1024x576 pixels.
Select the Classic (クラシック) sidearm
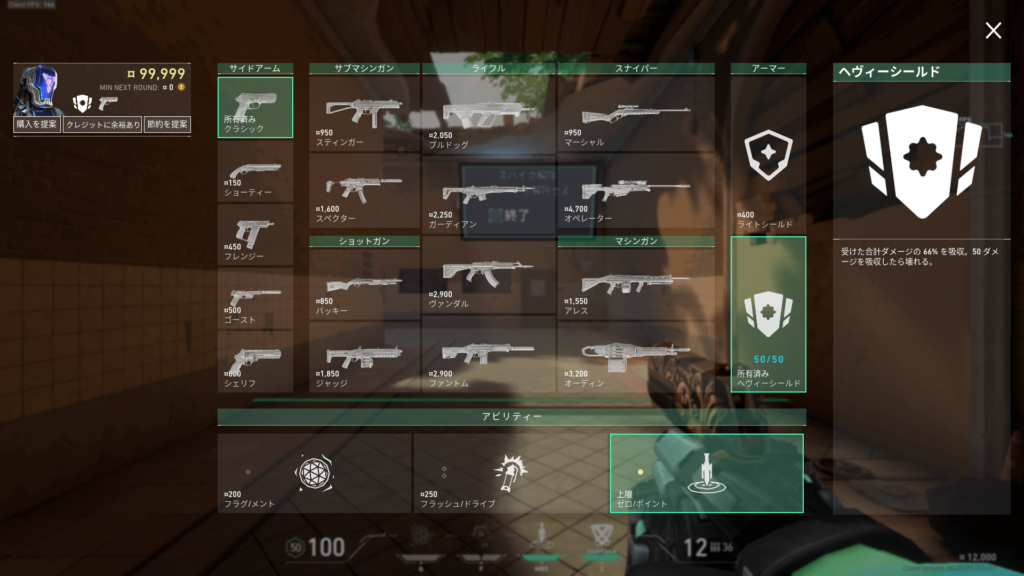256,107
